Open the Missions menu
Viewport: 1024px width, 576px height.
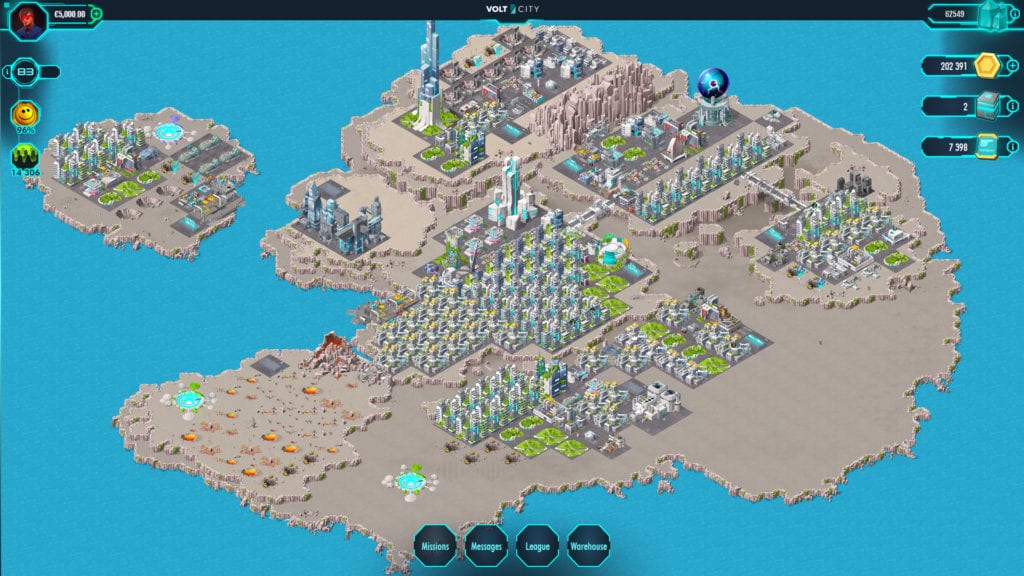(435, 546)
